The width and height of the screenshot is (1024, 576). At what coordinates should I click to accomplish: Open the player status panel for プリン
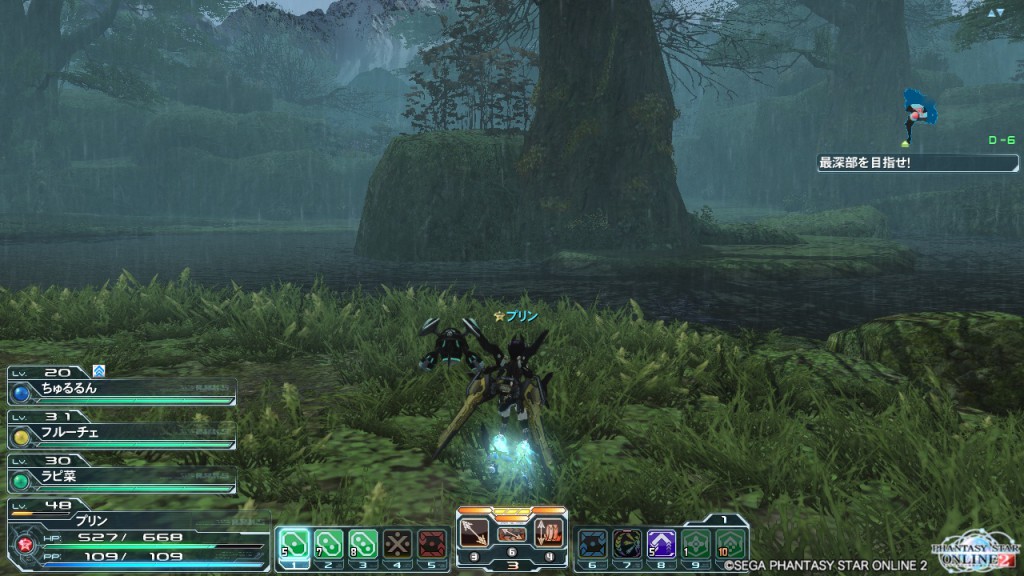[x=120, y=537]
